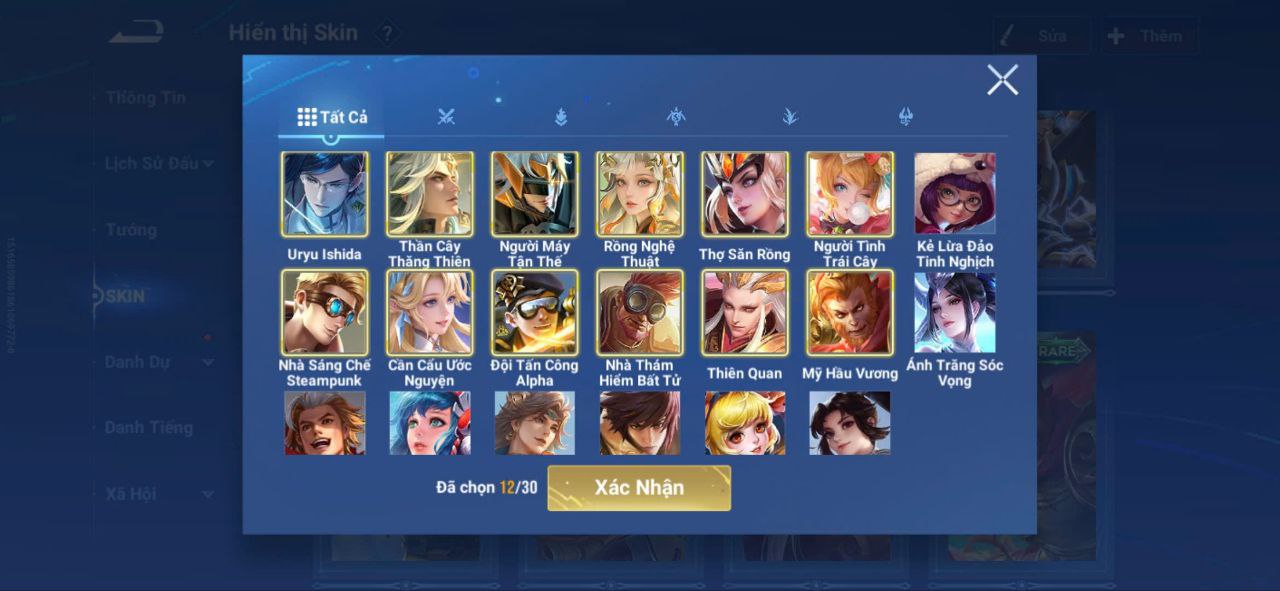Pick the Ánh Trăng Sóc Vọng skin
1280x591 pixels.
point(955,312)
